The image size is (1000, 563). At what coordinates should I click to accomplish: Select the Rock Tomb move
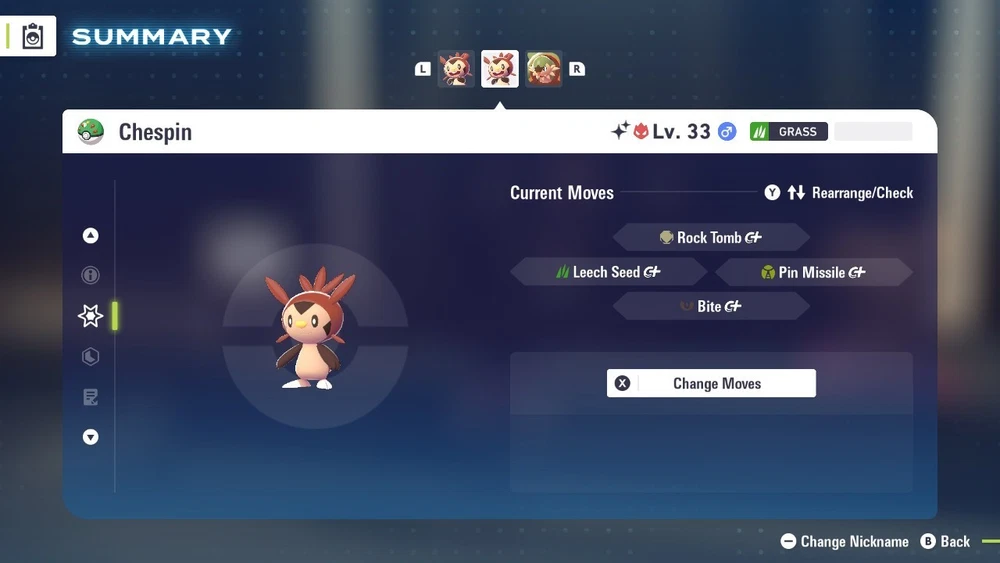[x=710, y=238]
